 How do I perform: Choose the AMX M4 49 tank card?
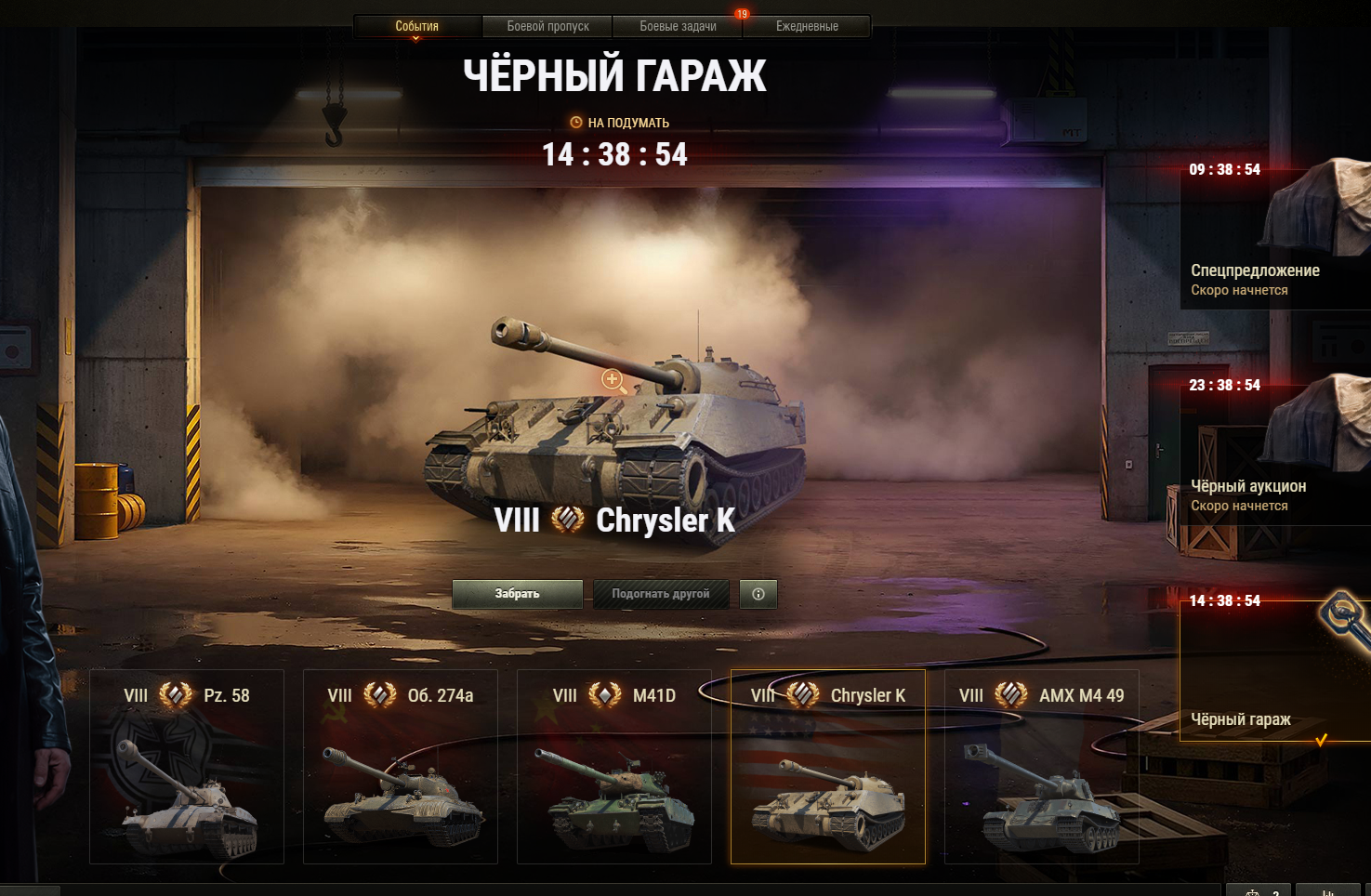(1042, 767)
